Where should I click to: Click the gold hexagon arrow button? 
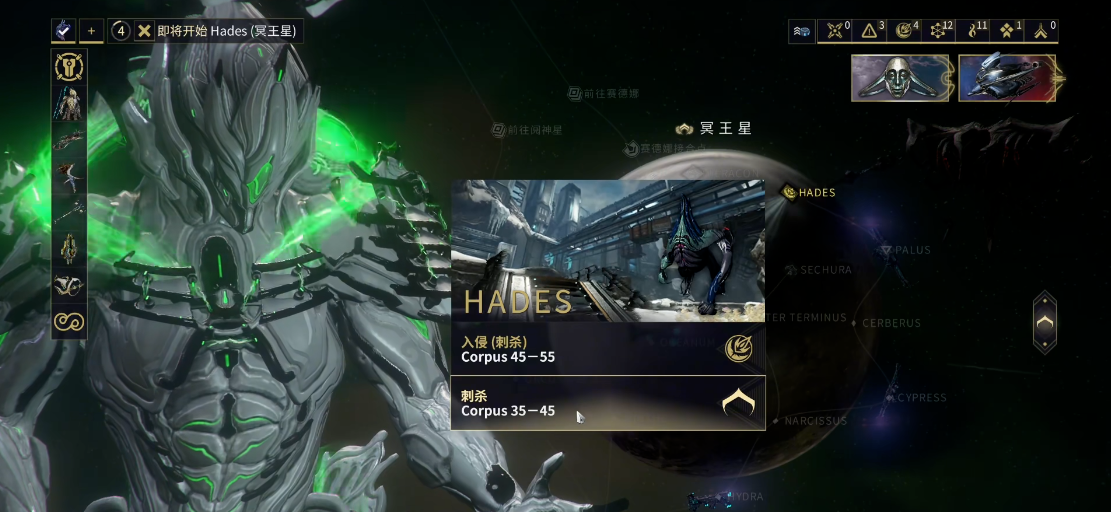click(1044, 322)
